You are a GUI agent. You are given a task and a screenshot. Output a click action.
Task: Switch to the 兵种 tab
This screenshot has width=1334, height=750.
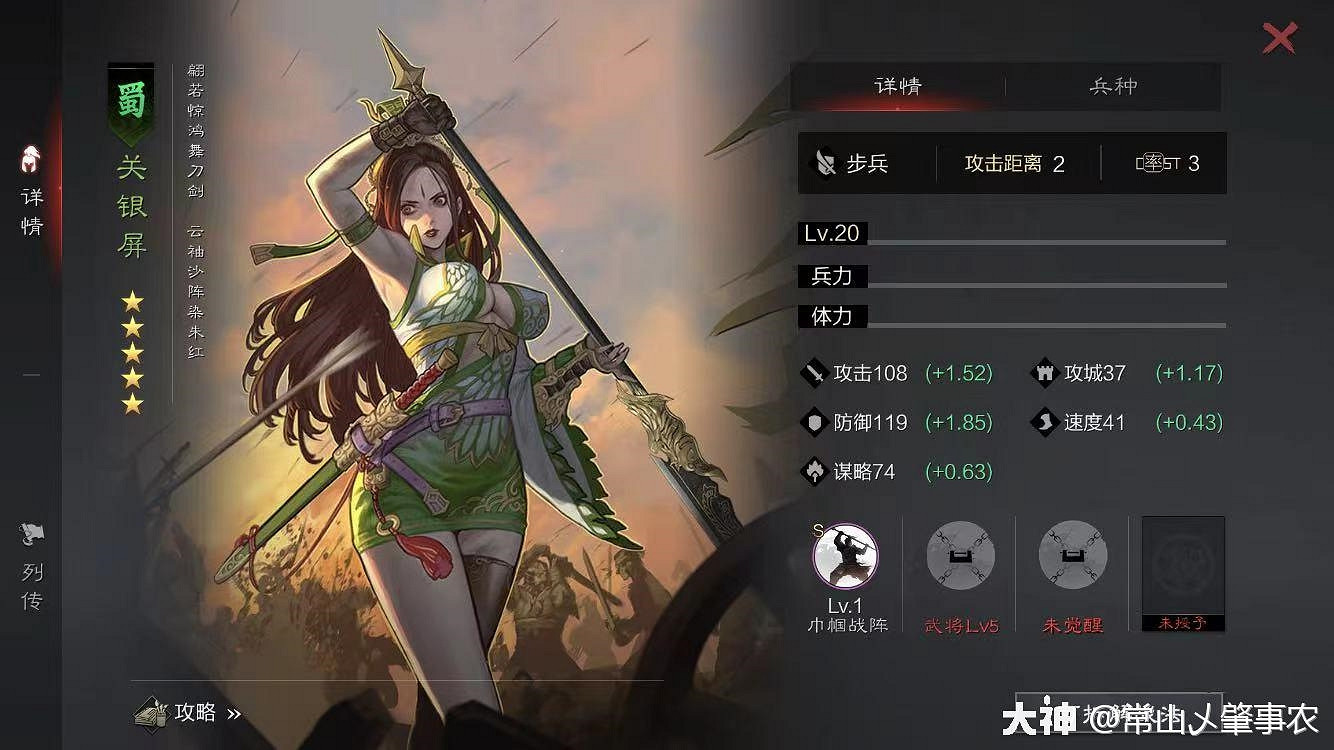[x=1113, y=87]
